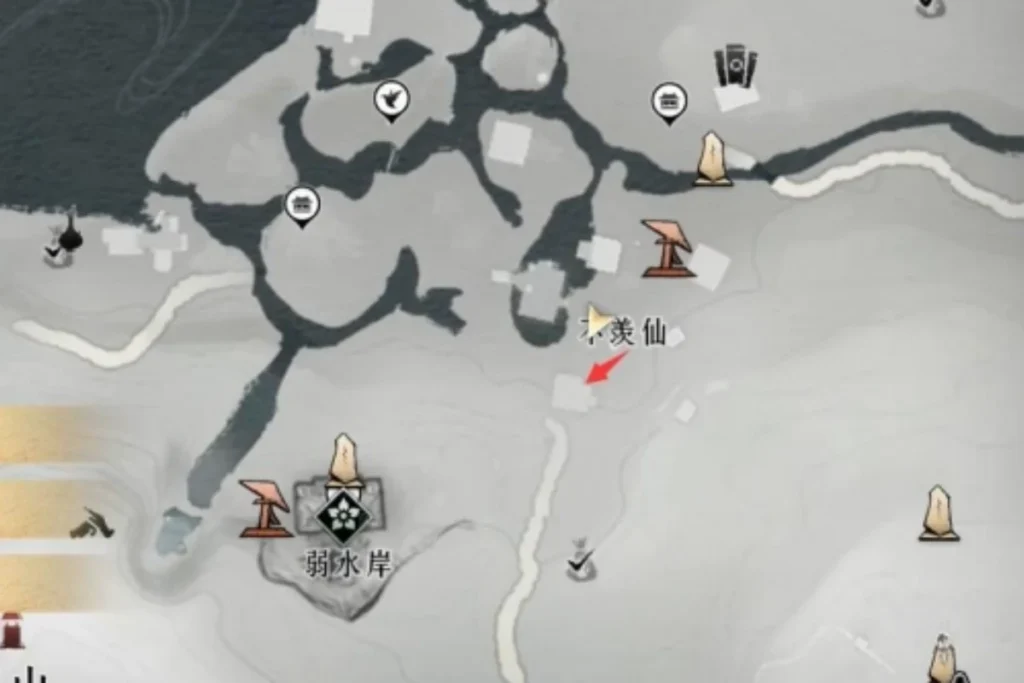Viewport: 1024px width, 683px height.
Task: Select the 弱水岸 flower diamond waypoint
Action: click(344, 513)
